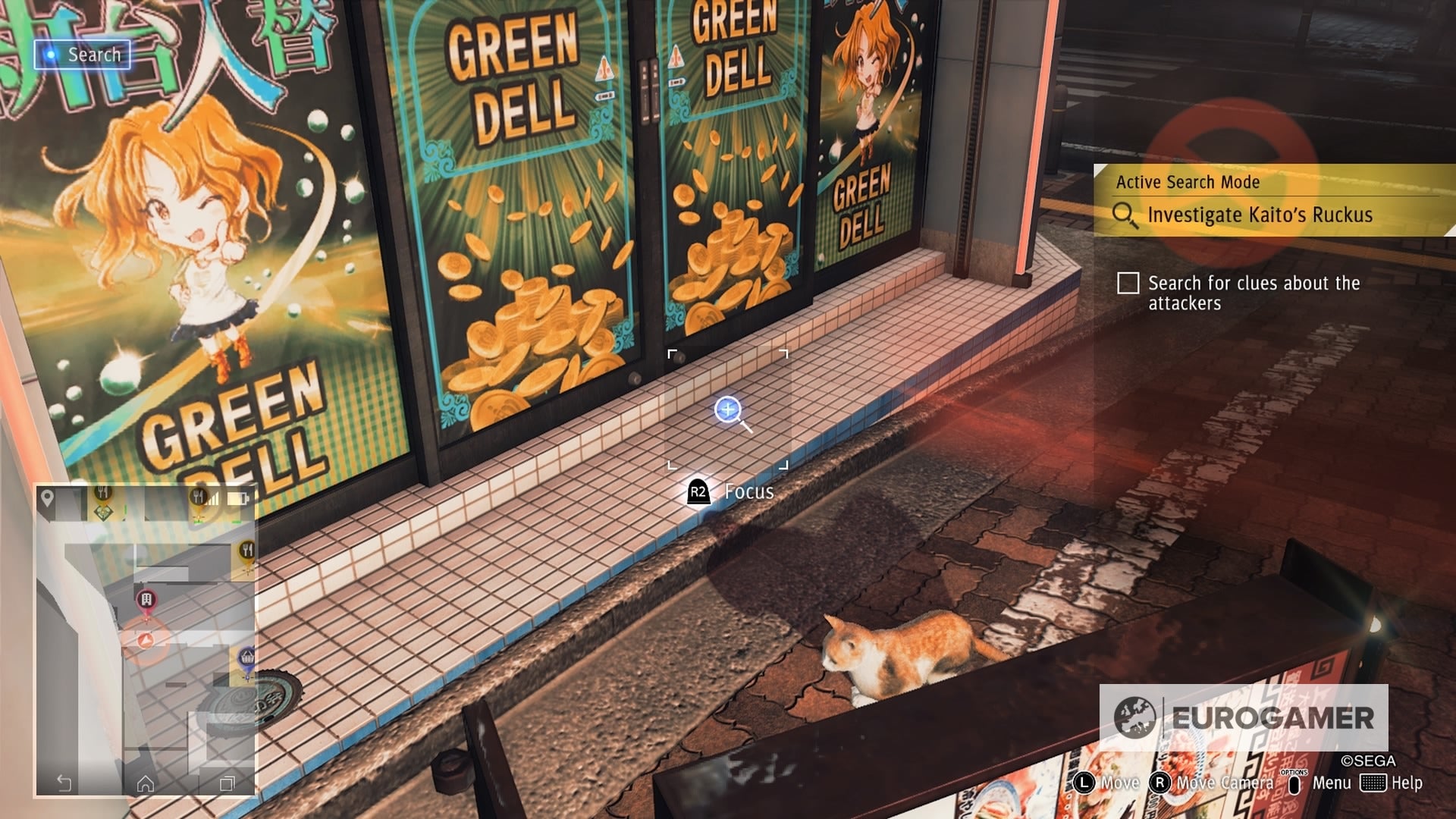Toggle the blue Search indicator dot
Image resolution: width=1456 pixels, height=819 pixels.
click(51, 54)
